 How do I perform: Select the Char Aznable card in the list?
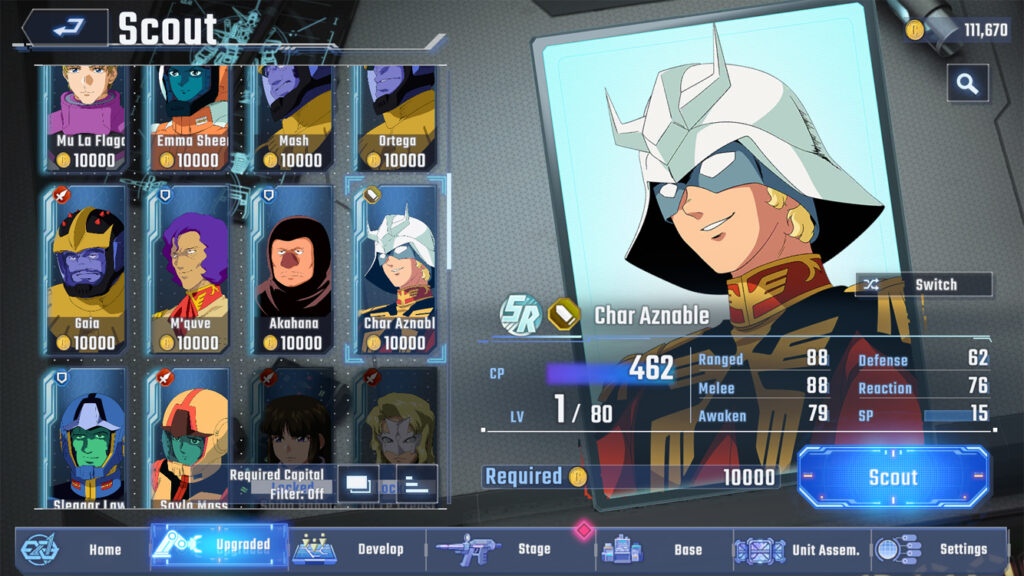[398, 268]
